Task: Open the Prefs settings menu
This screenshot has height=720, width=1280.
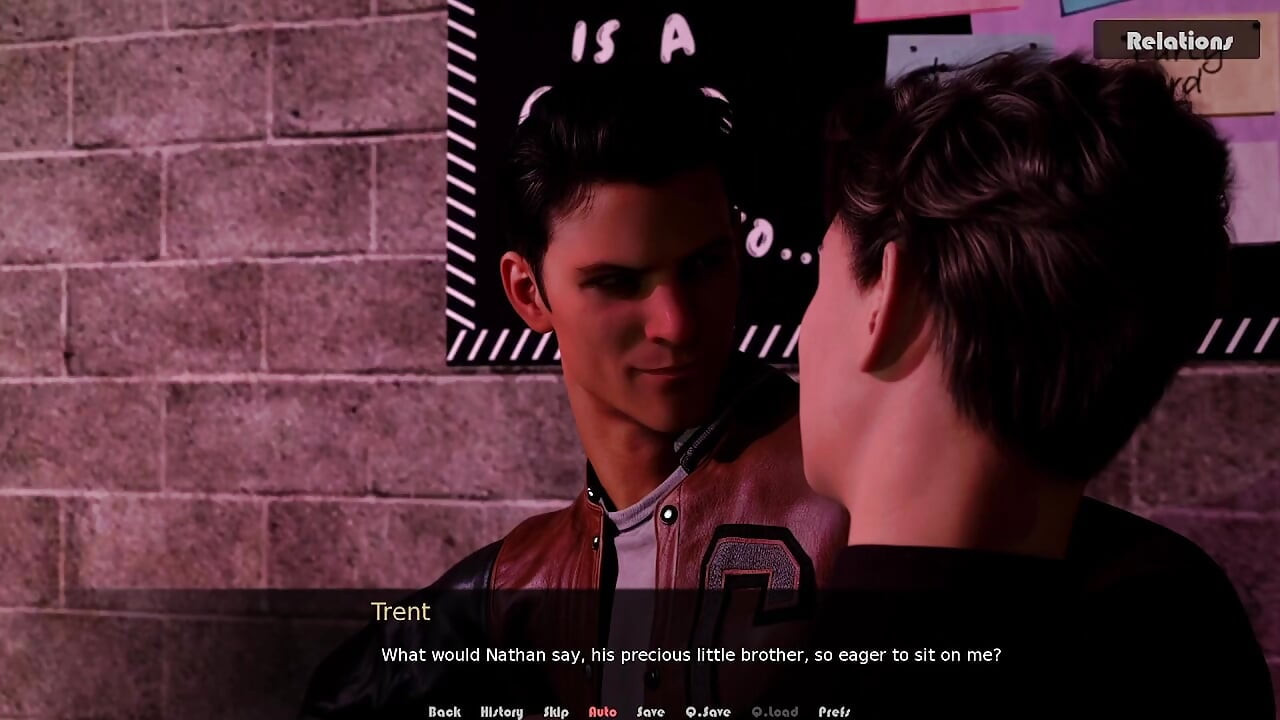Action: pos(834,712)
